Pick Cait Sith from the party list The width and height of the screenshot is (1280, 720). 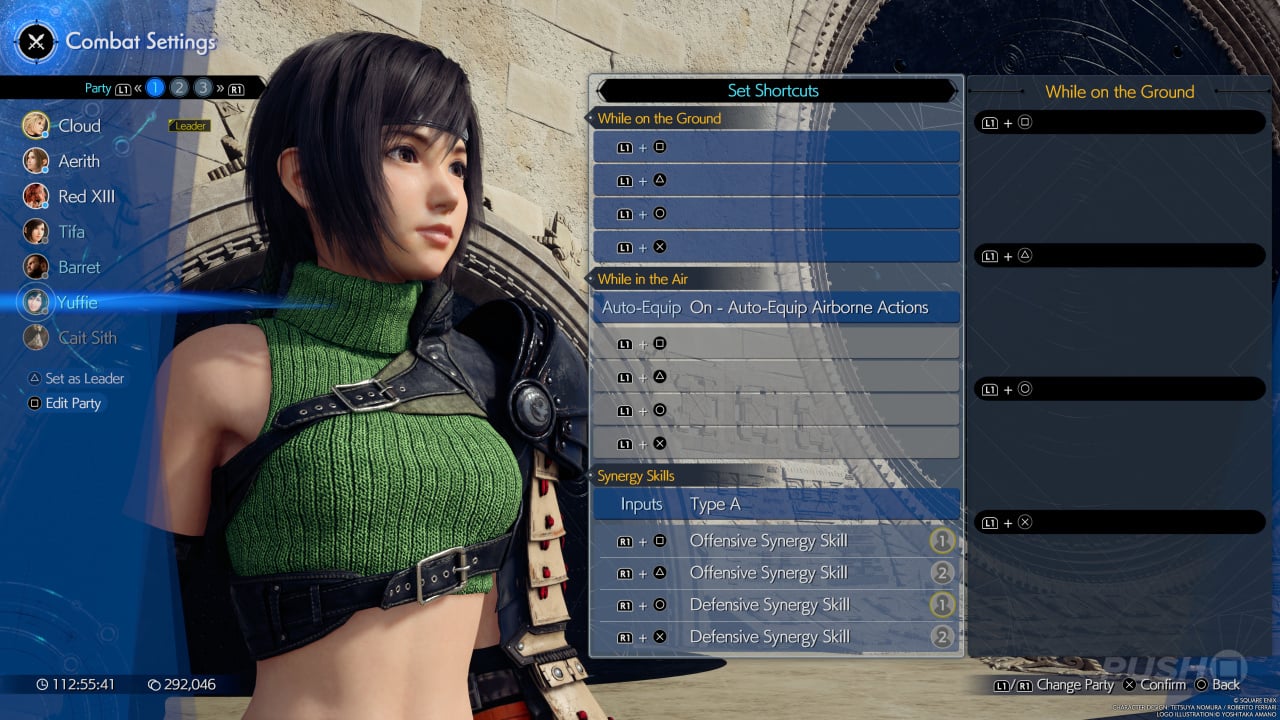(x=87, y=338)
